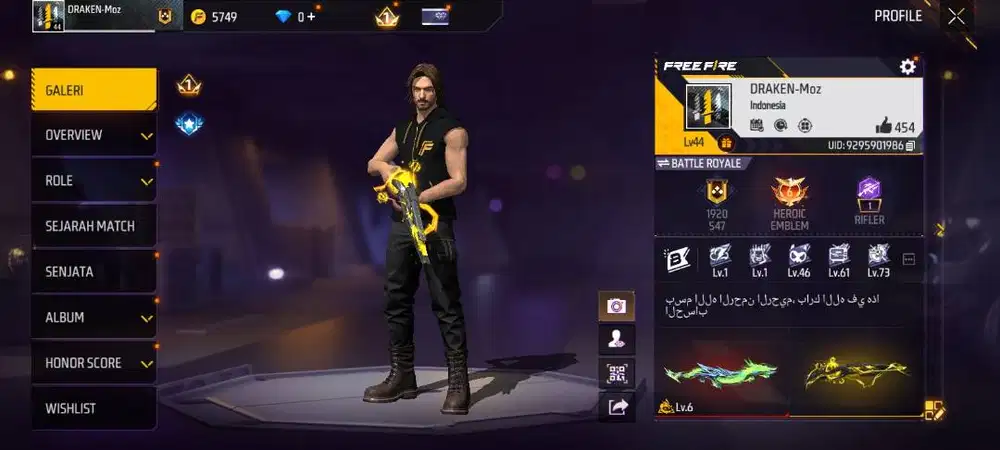This screenshot has height=450, width=1000.
Task: Share the profile using the arrow button
Action: point(616,406)
